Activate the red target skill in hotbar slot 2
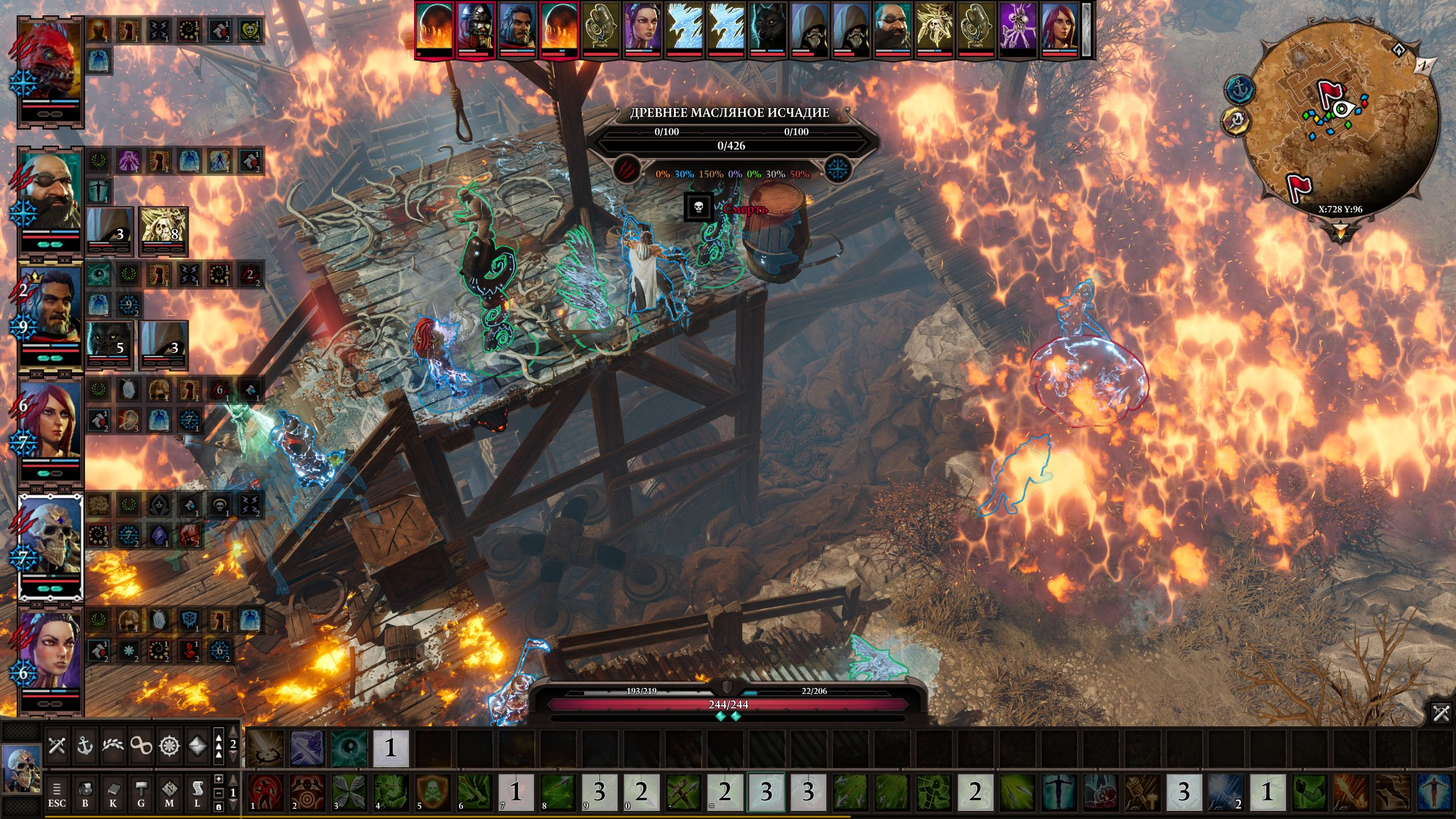This screenshot has width=1456, height=819. point(308,791)
